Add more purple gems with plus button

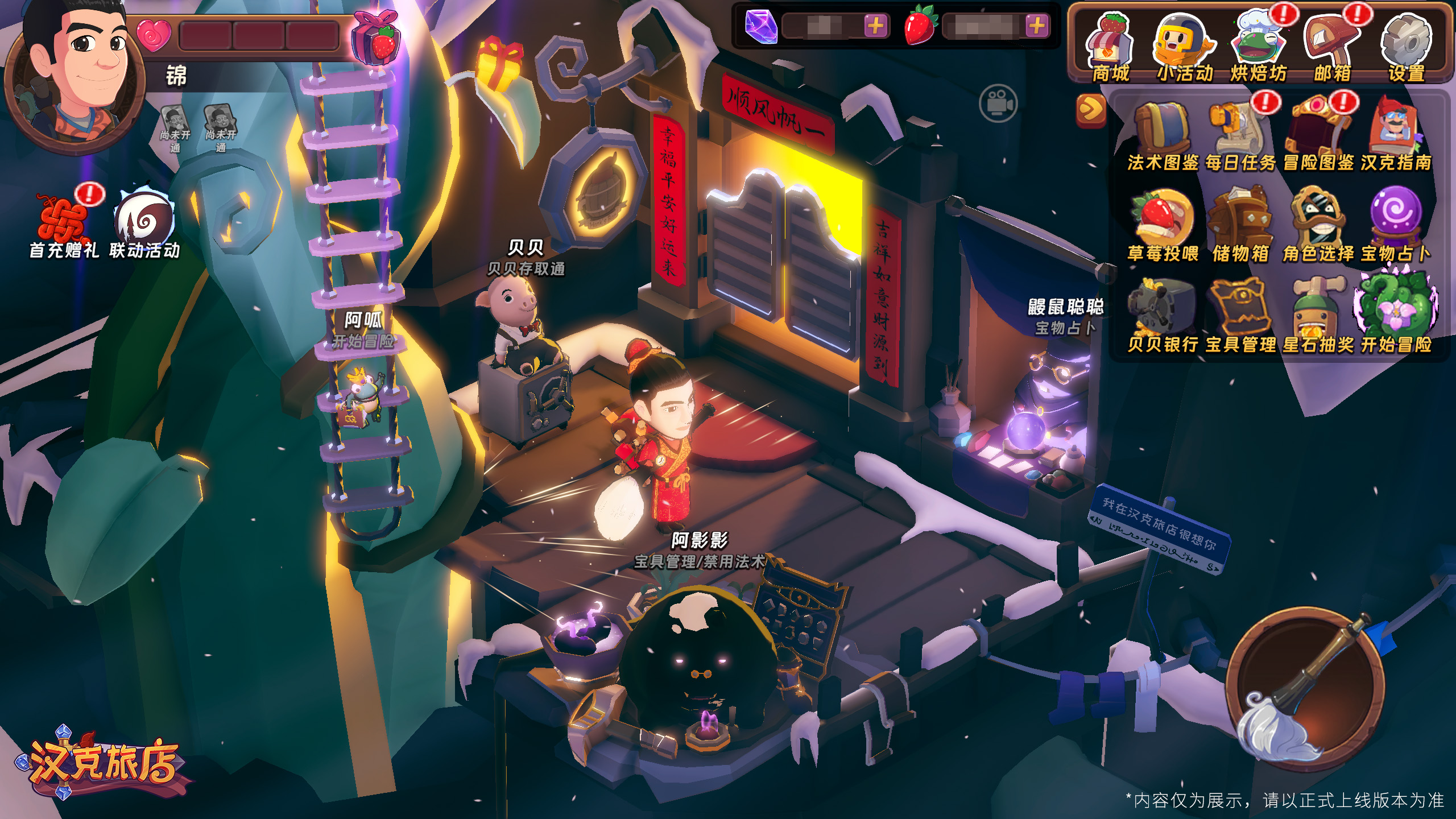[876, 26]
